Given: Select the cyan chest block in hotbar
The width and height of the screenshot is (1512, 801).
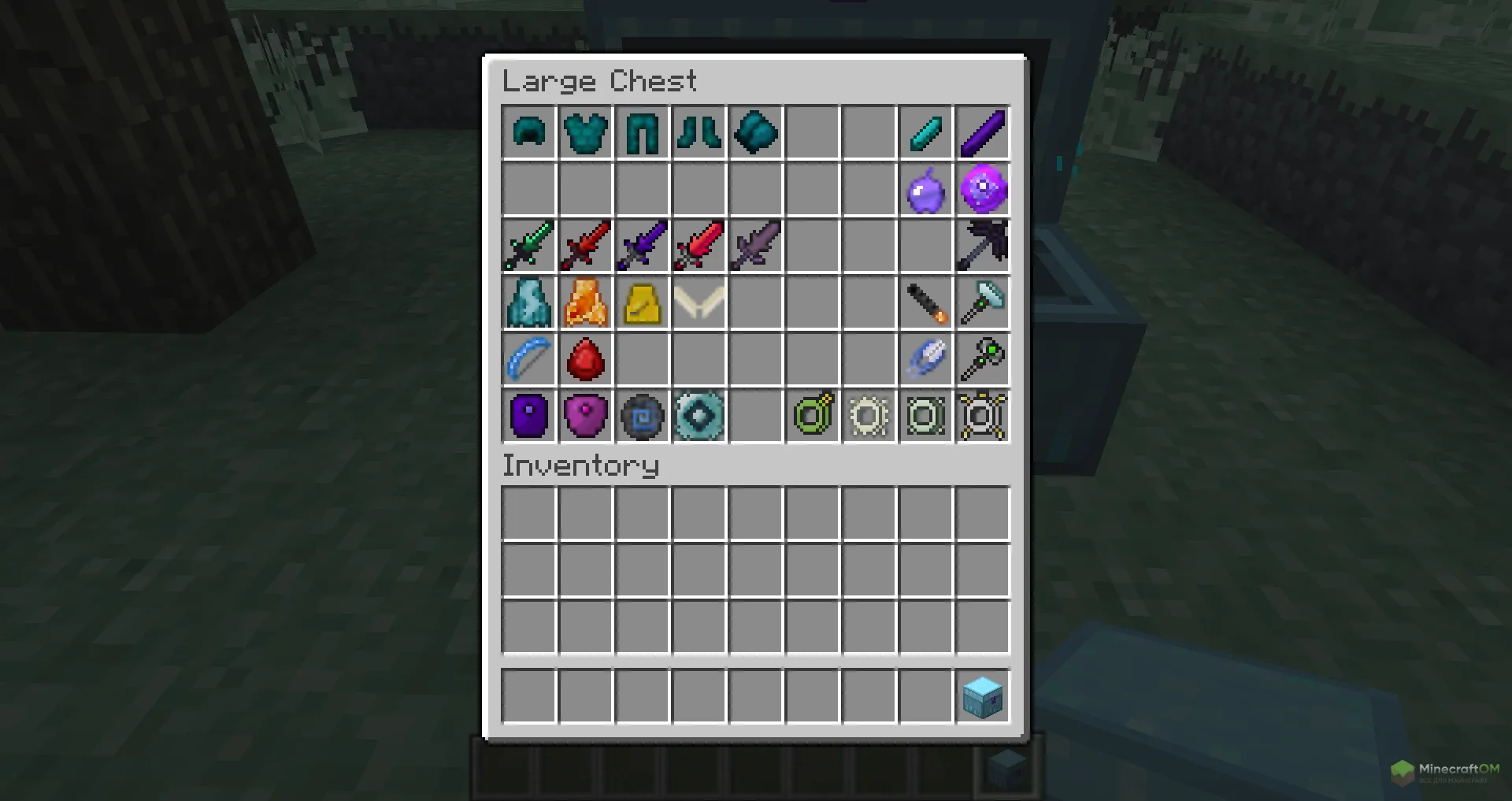Looking at the screenshot, I should [983, 696].
